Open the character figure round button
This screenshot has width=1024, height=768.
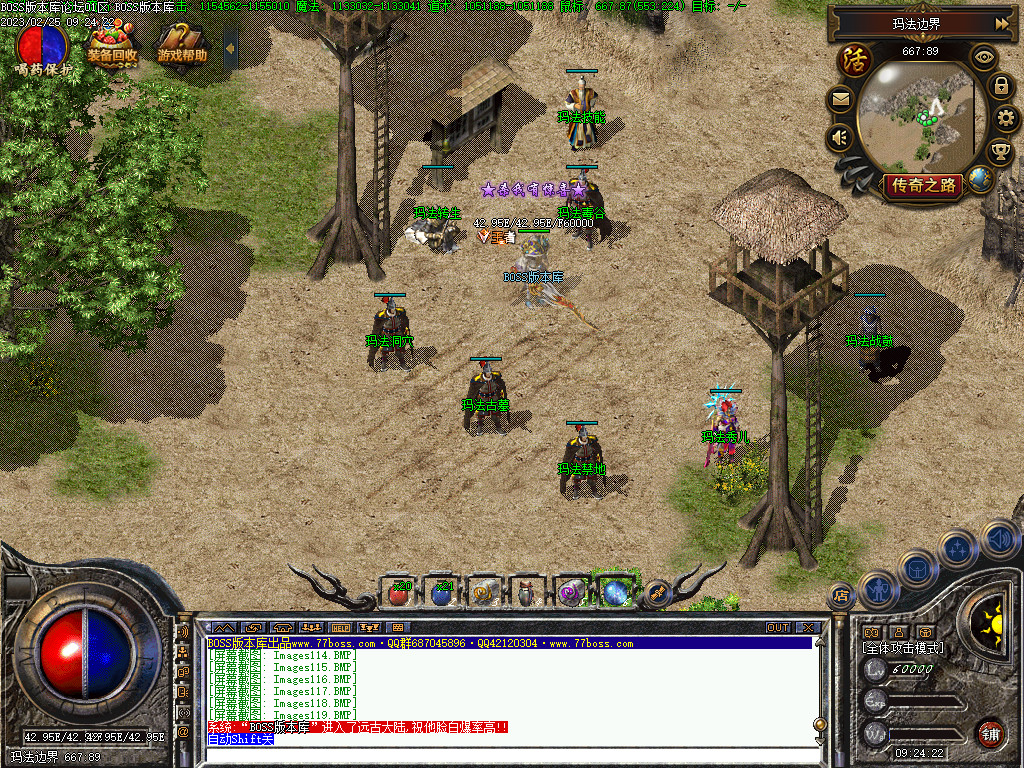877,589
